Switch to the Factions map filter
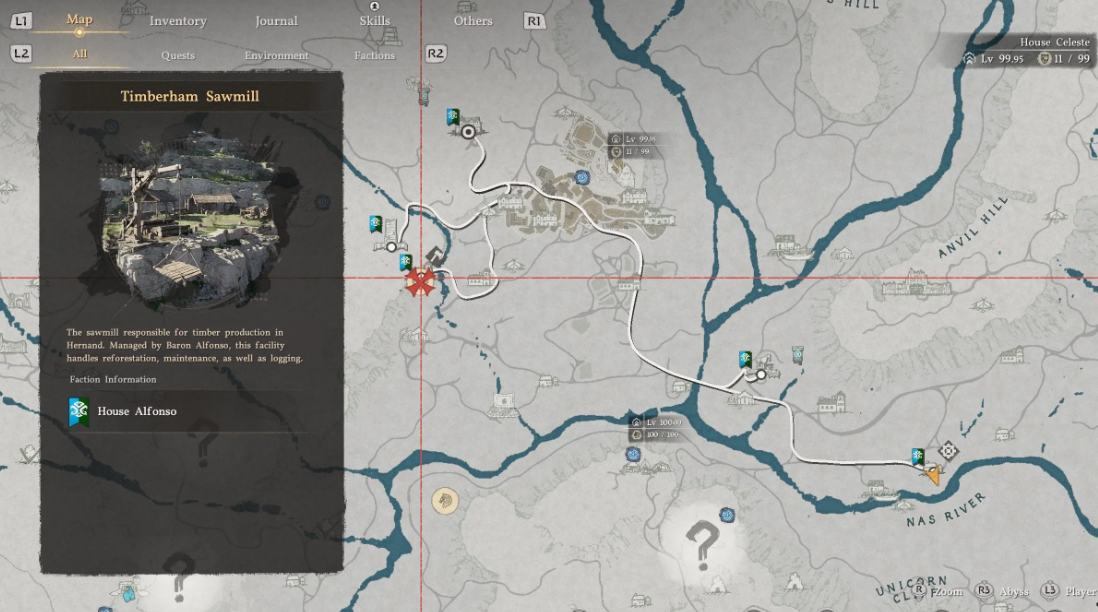This screenshot has height=612, width=1098. (374, 55)
